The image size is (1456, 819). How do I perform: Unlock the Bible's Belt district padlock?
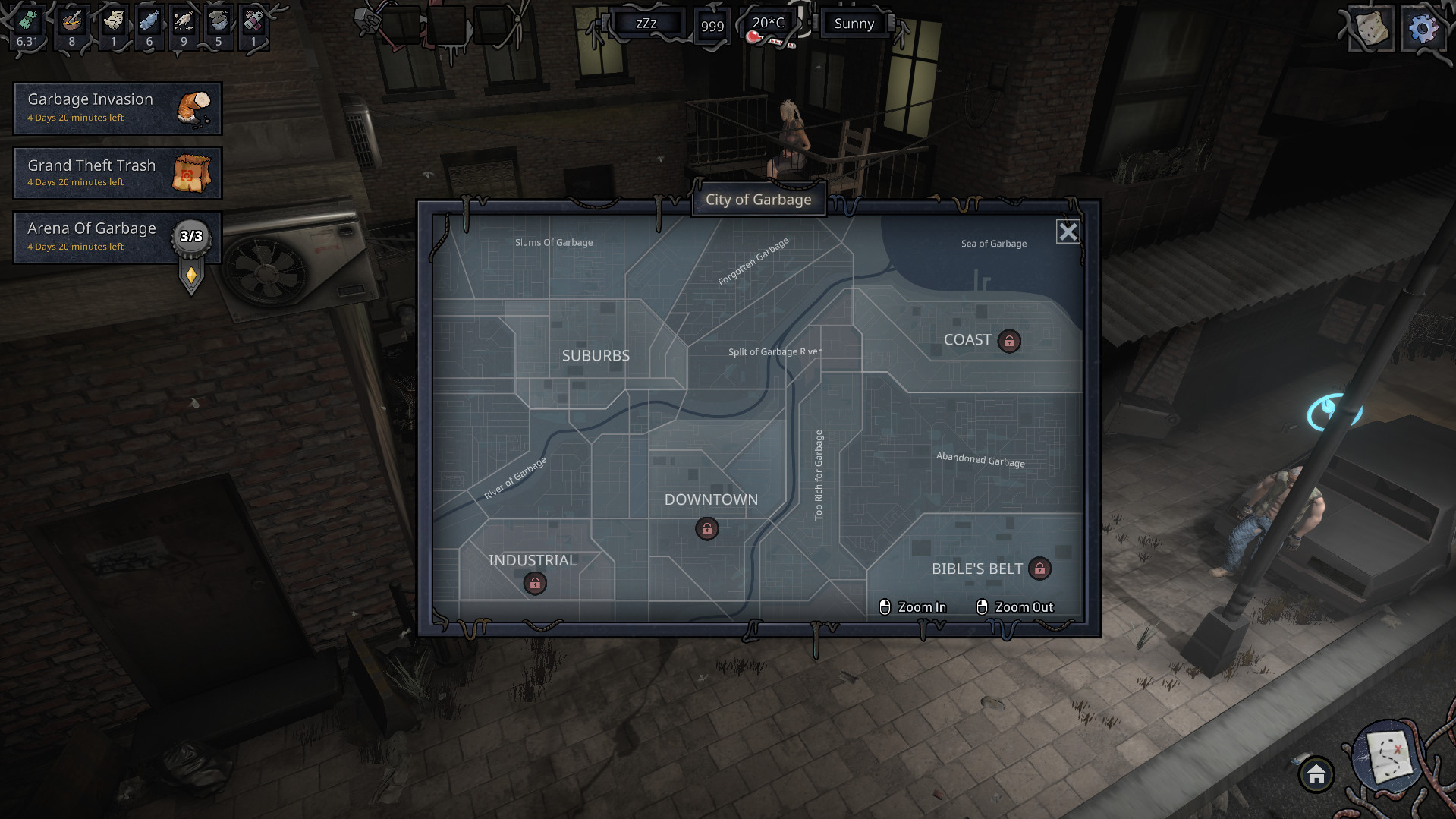1039,569
